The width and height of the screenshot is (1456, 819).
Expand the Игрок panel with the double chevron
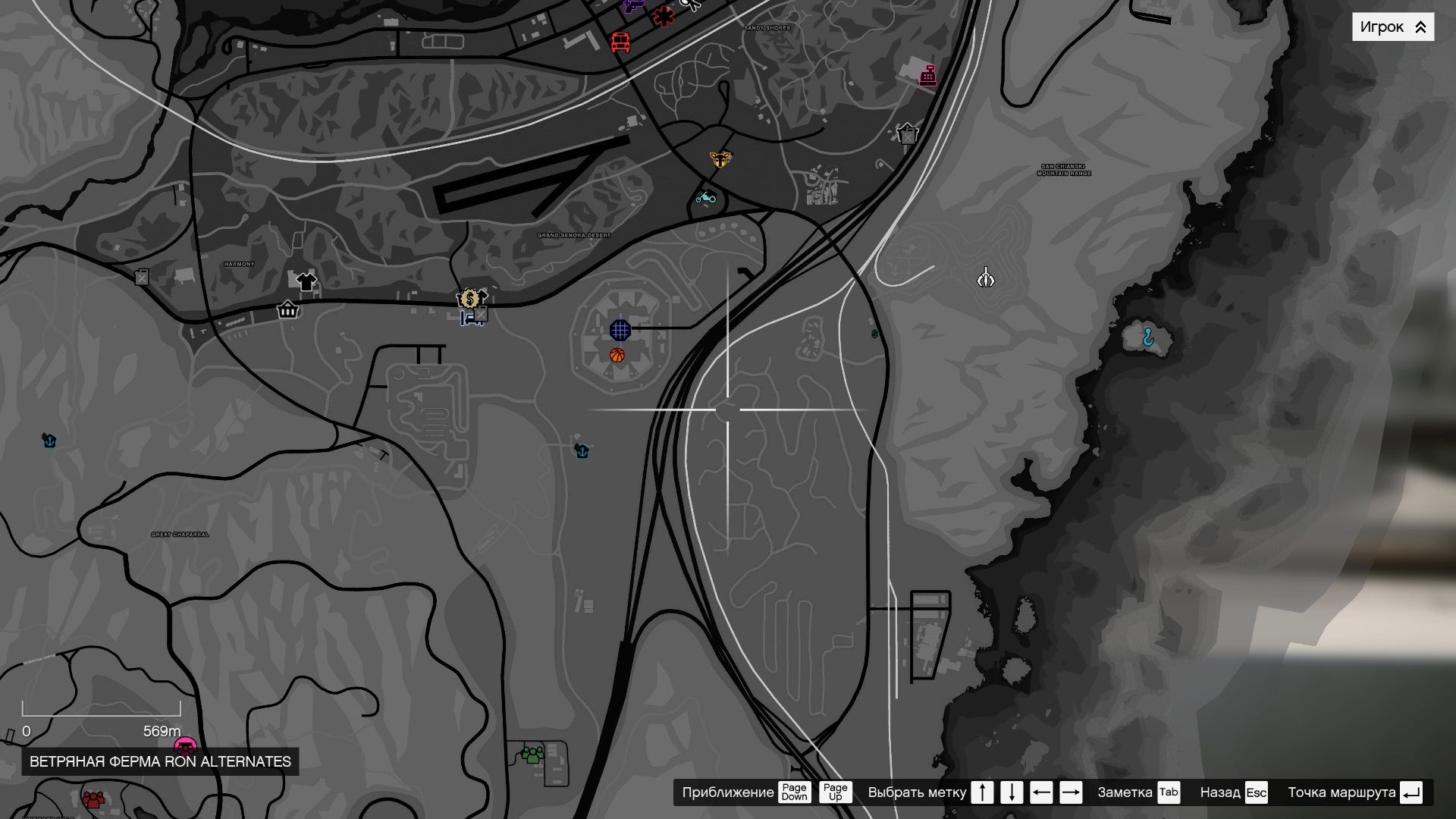(x=1419, y=27)
